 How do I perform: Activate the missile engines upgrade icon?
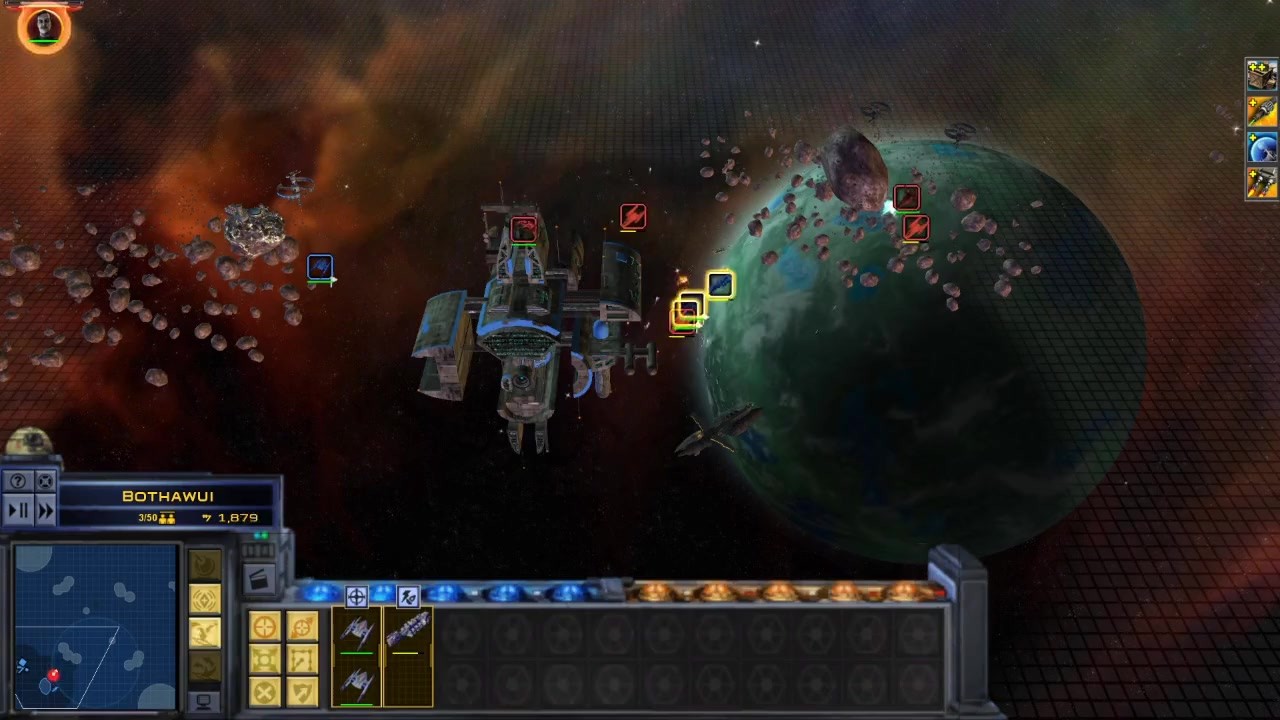(1262, 183)
